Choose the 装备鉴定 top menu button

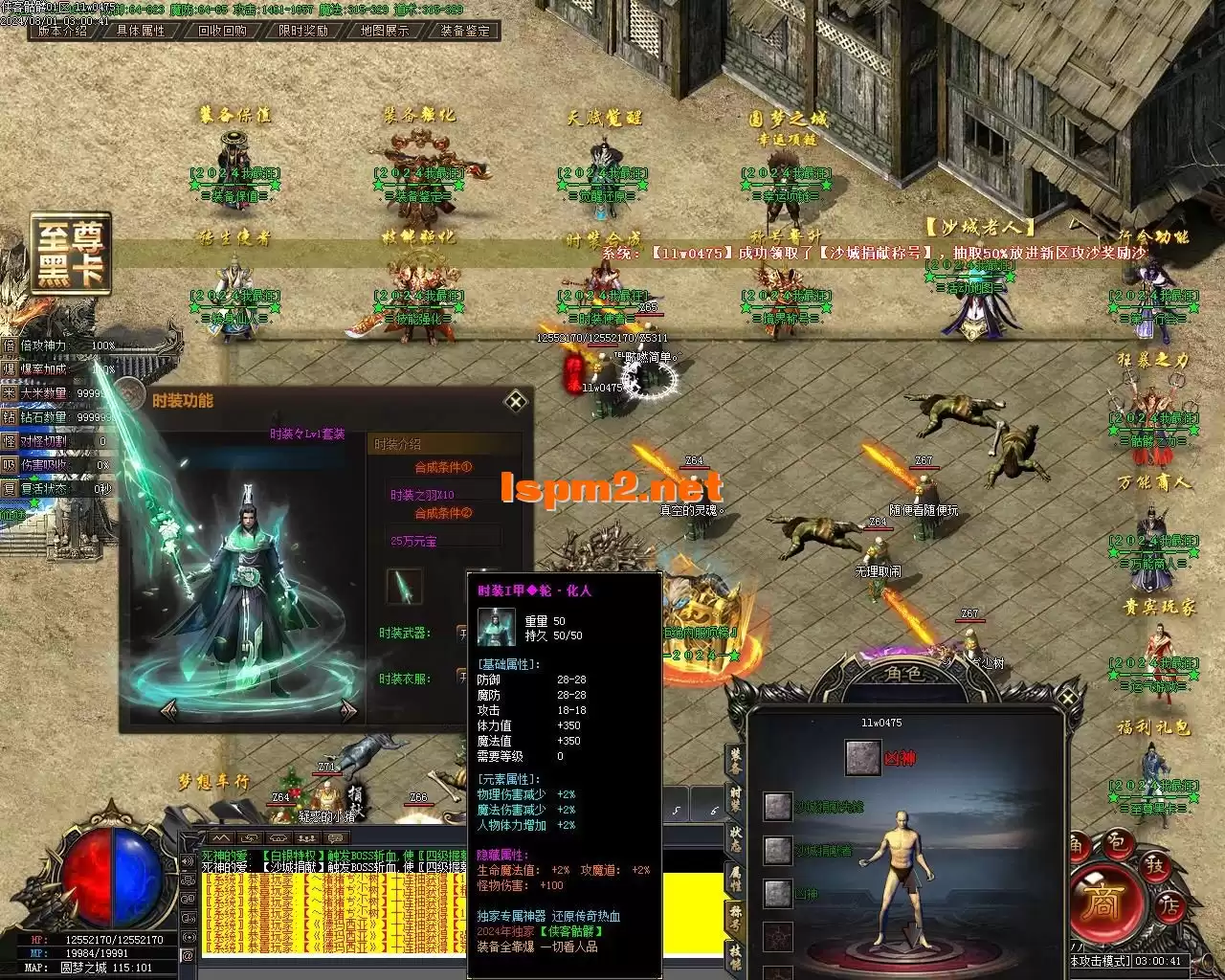[465, 31]
